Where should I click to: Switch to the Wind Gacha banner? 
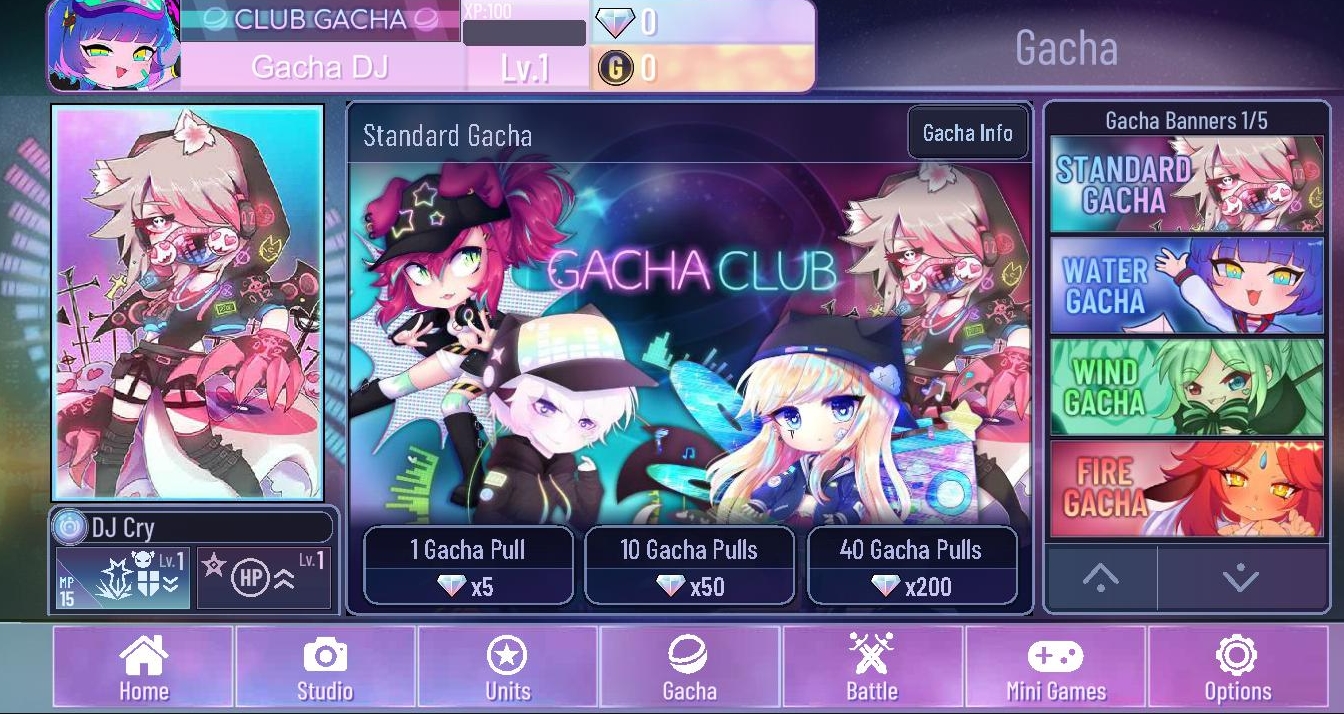(1186, 387)
